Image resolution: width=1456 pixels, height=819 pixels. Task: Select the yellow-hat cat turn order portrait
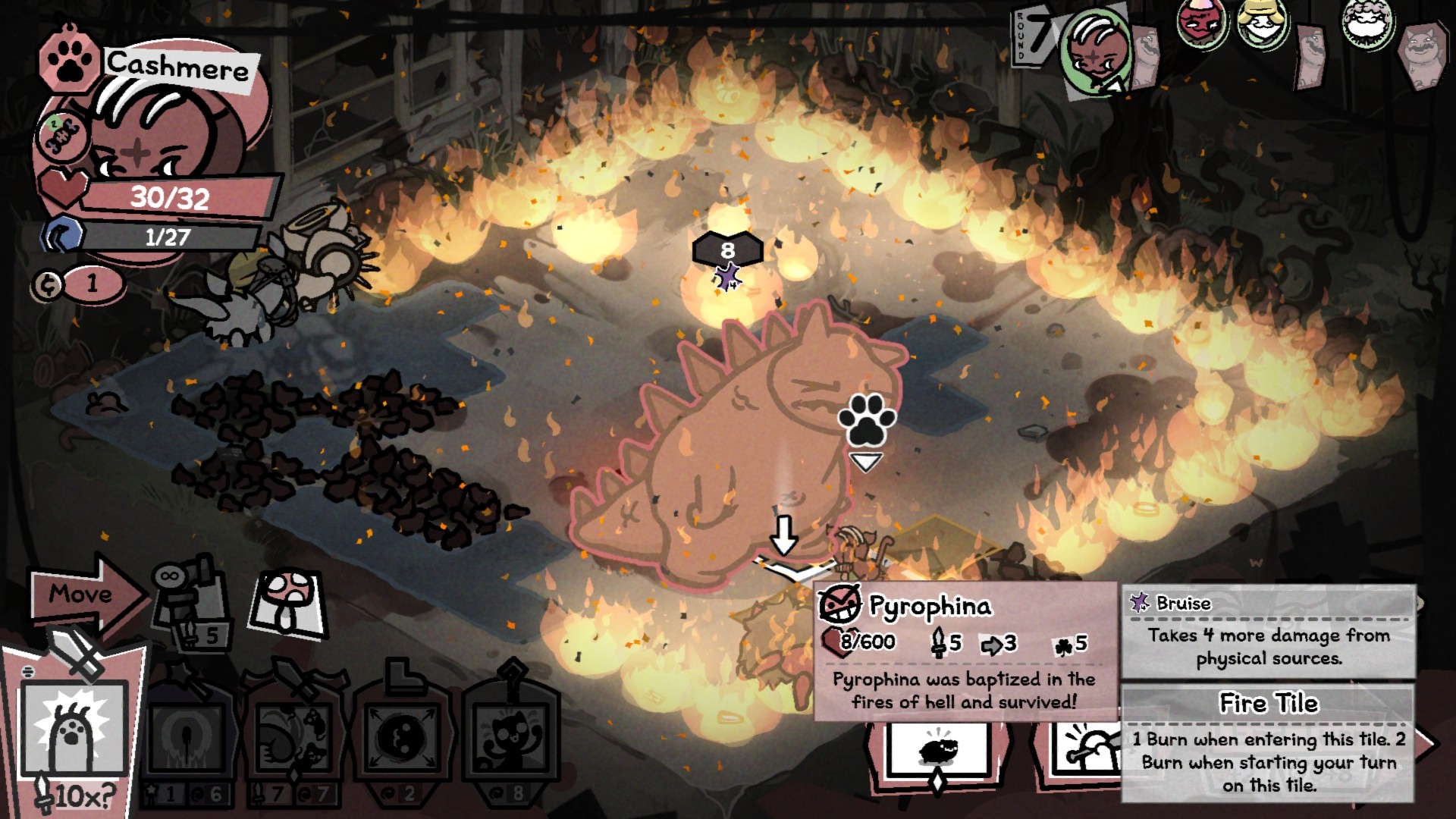(x=1263, y=23)
